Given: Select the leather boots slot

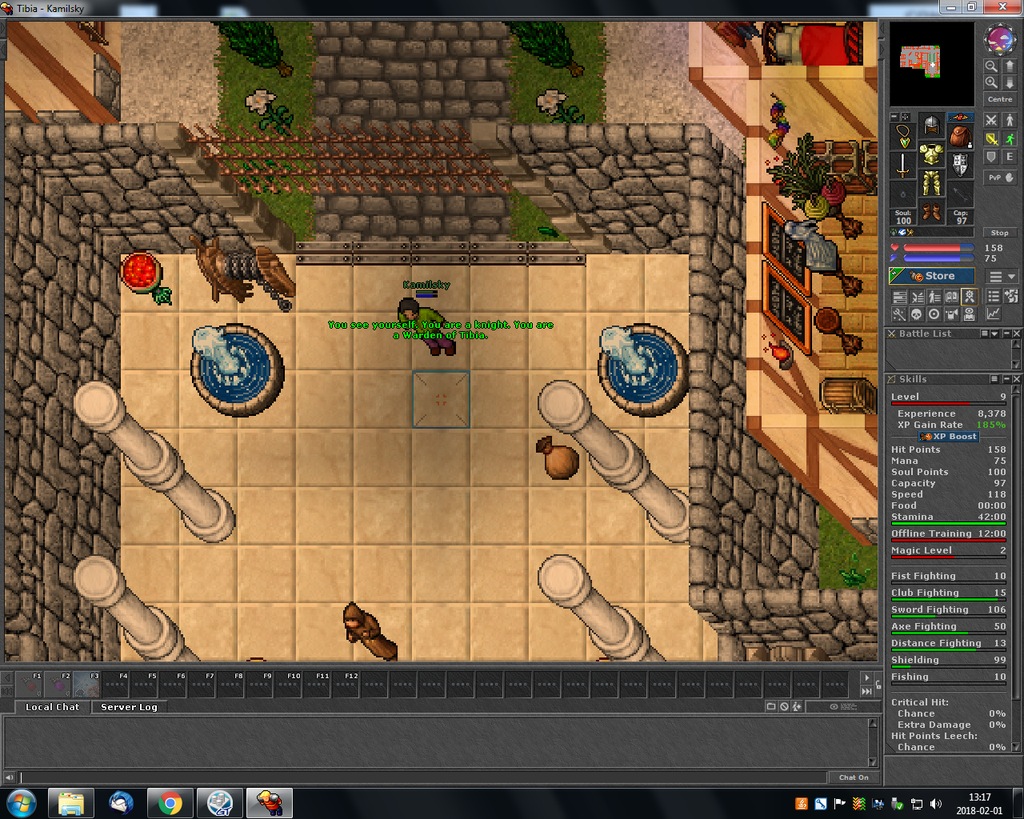Looking at the screenshot, I should [932, 212].
